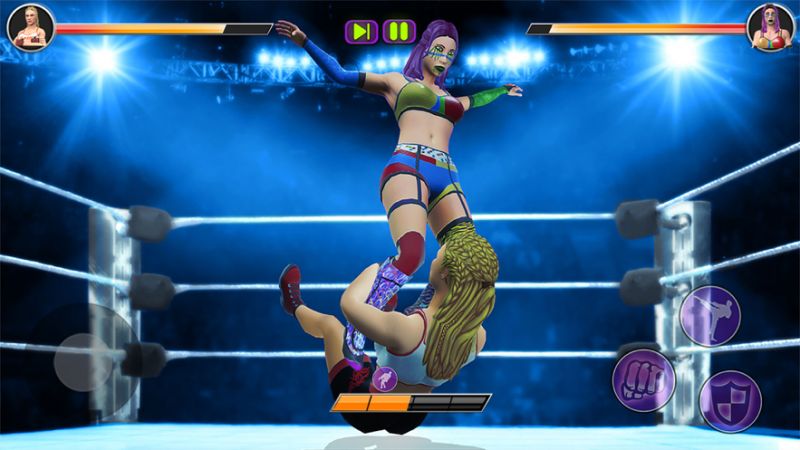Throw a punch with the fist button
Screen dimensions: 800x450
[643, 381]
